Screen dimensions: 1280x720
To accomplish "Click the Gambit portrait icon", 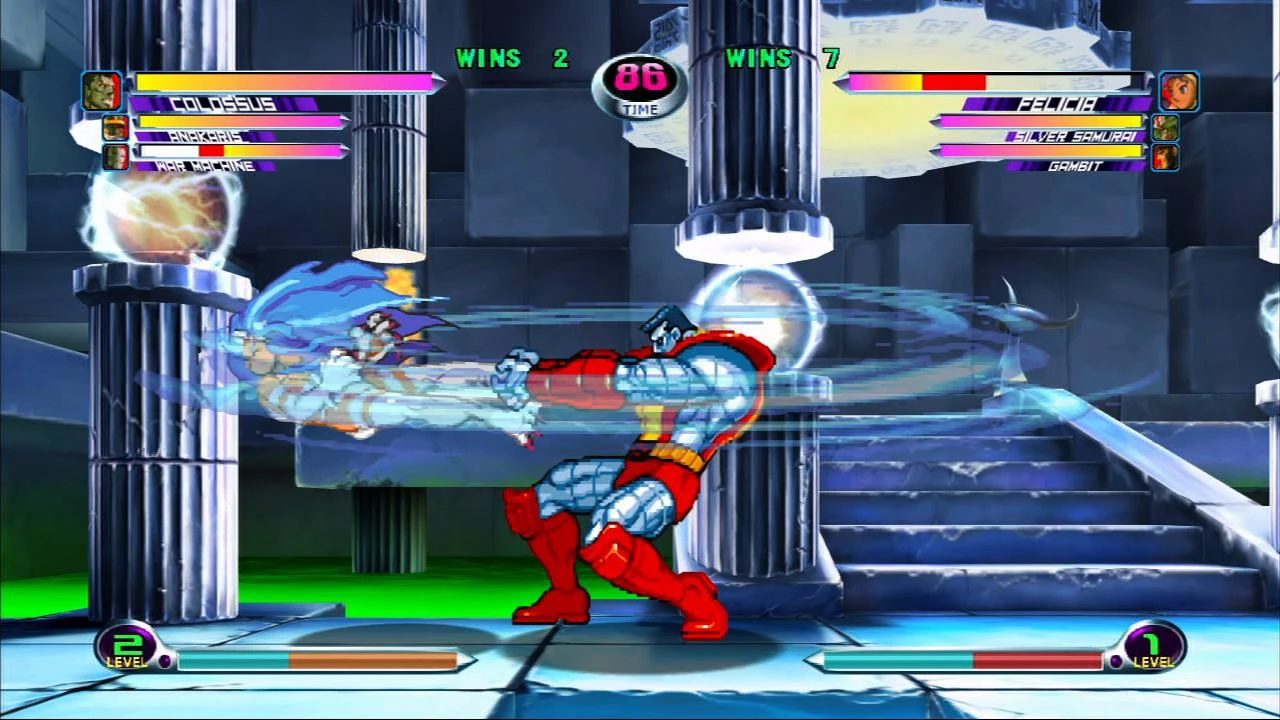I will pyautogui.click(x=1165, y=157).
